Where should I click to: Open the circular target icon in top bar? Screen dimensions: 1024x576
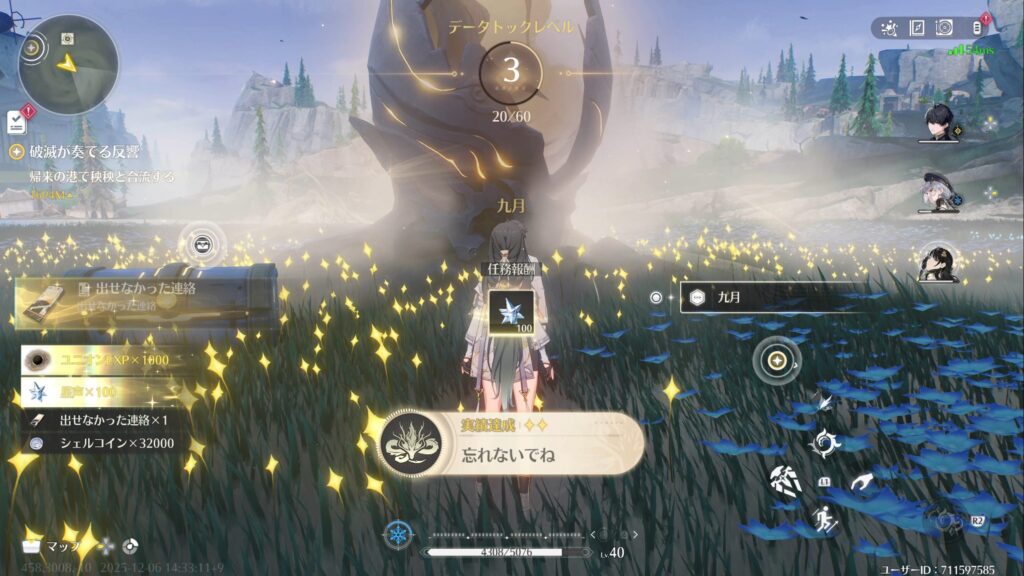coord(942,28)
